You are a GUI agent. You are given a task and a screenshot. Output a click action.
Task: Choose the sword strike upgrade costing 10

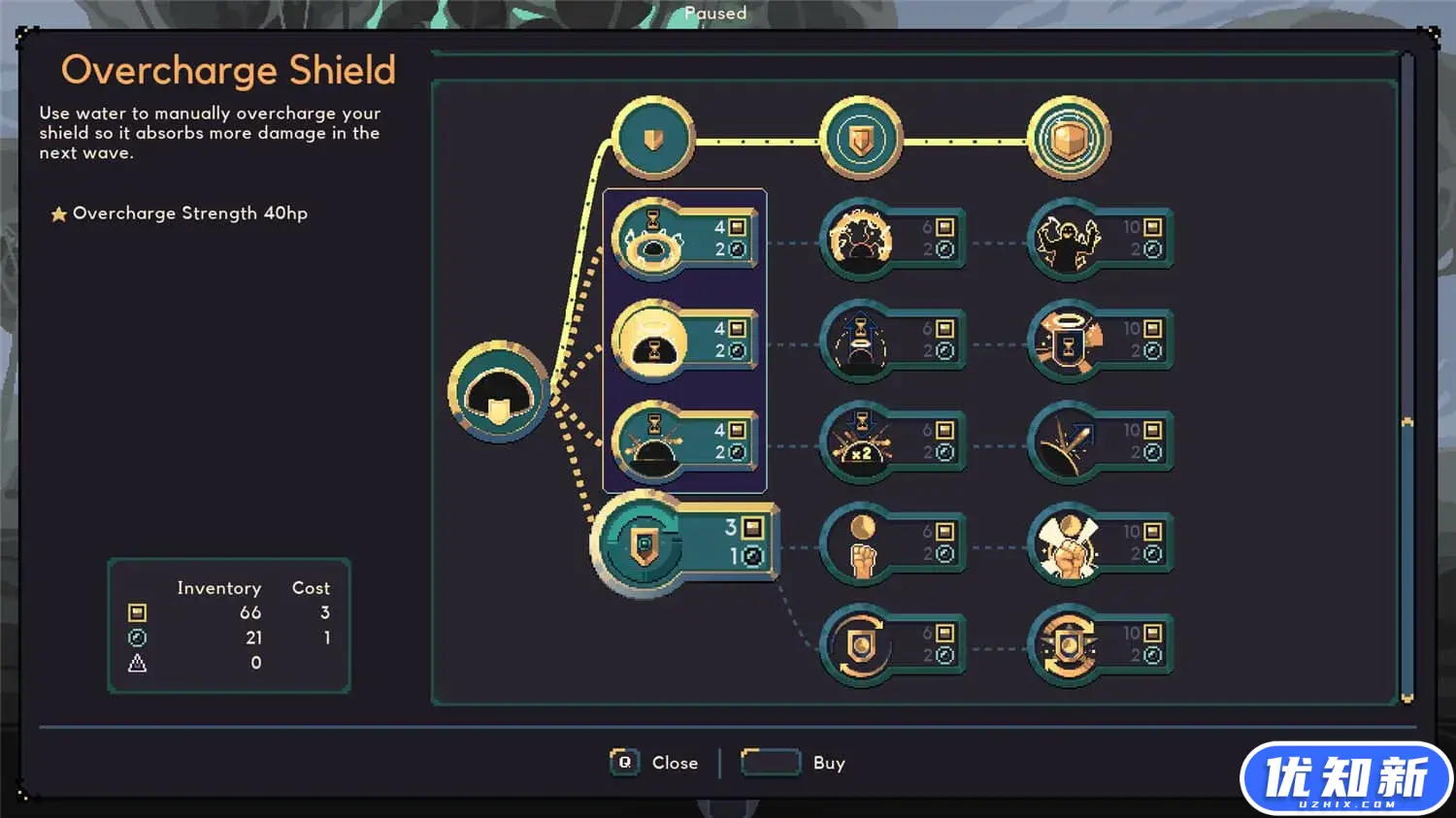1069,442
